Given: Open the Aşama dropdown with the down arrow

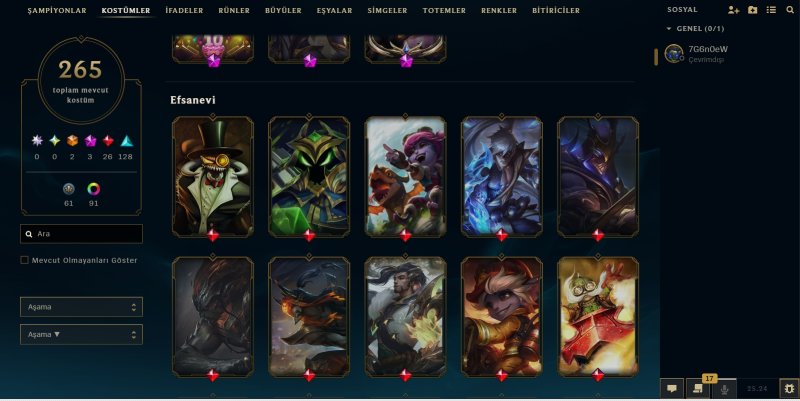Looking at the screenshot, I should coord(81,334).
